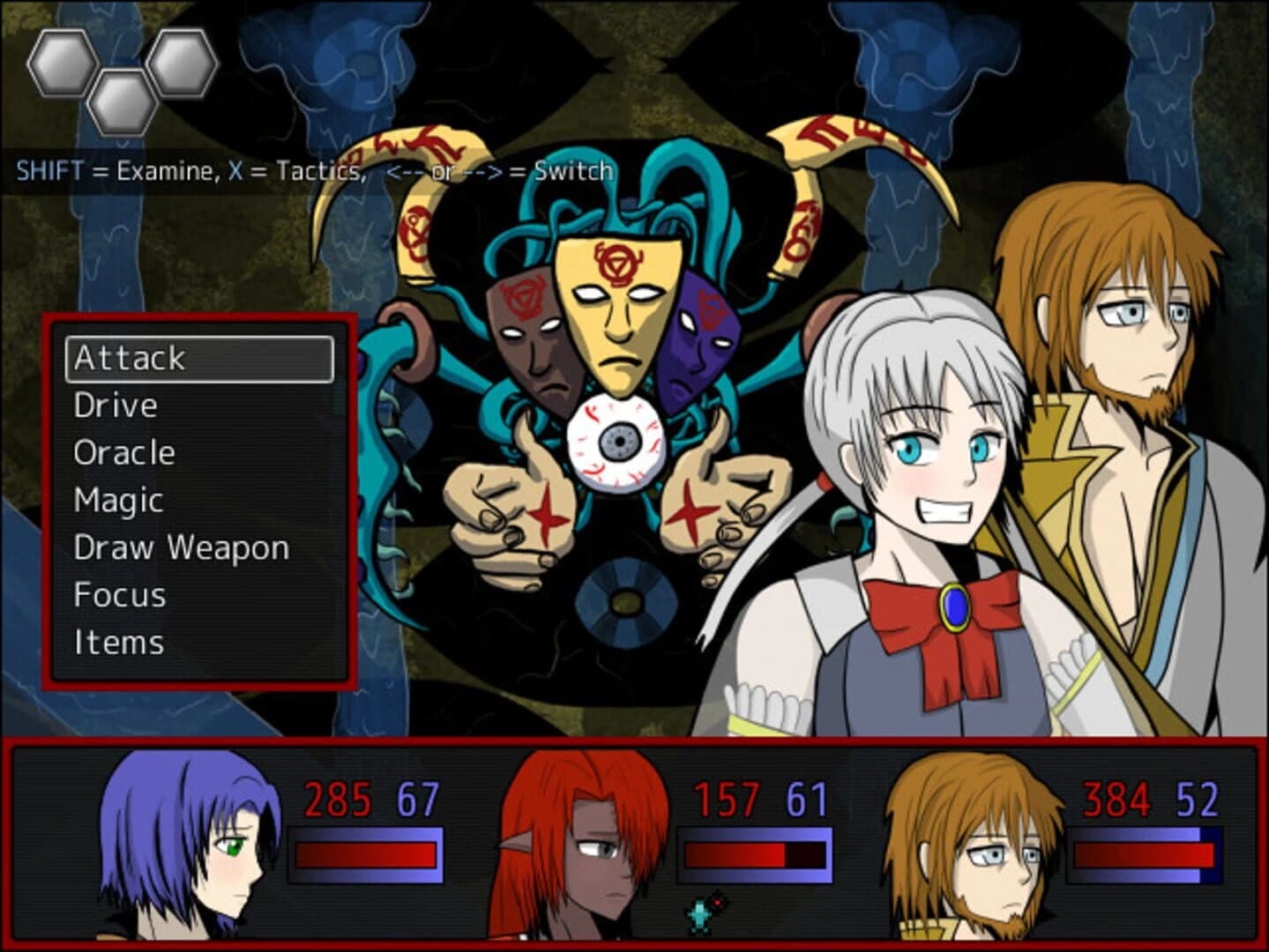The image size is (1269, 952).
Task: Open the Oracle command
Action: pos(125,451)
